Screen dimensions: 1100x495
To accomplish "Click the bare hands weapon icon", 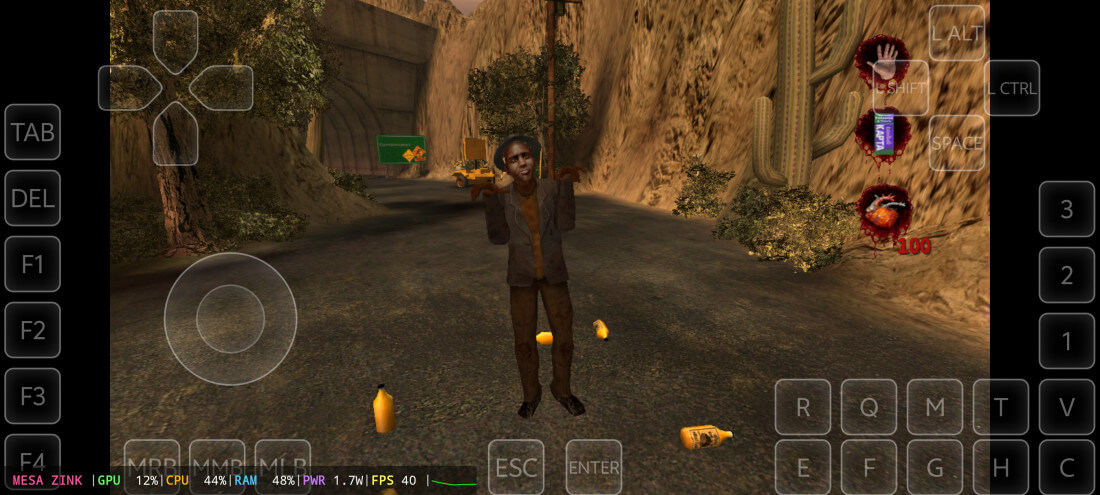I will click(x=882, y=60).
